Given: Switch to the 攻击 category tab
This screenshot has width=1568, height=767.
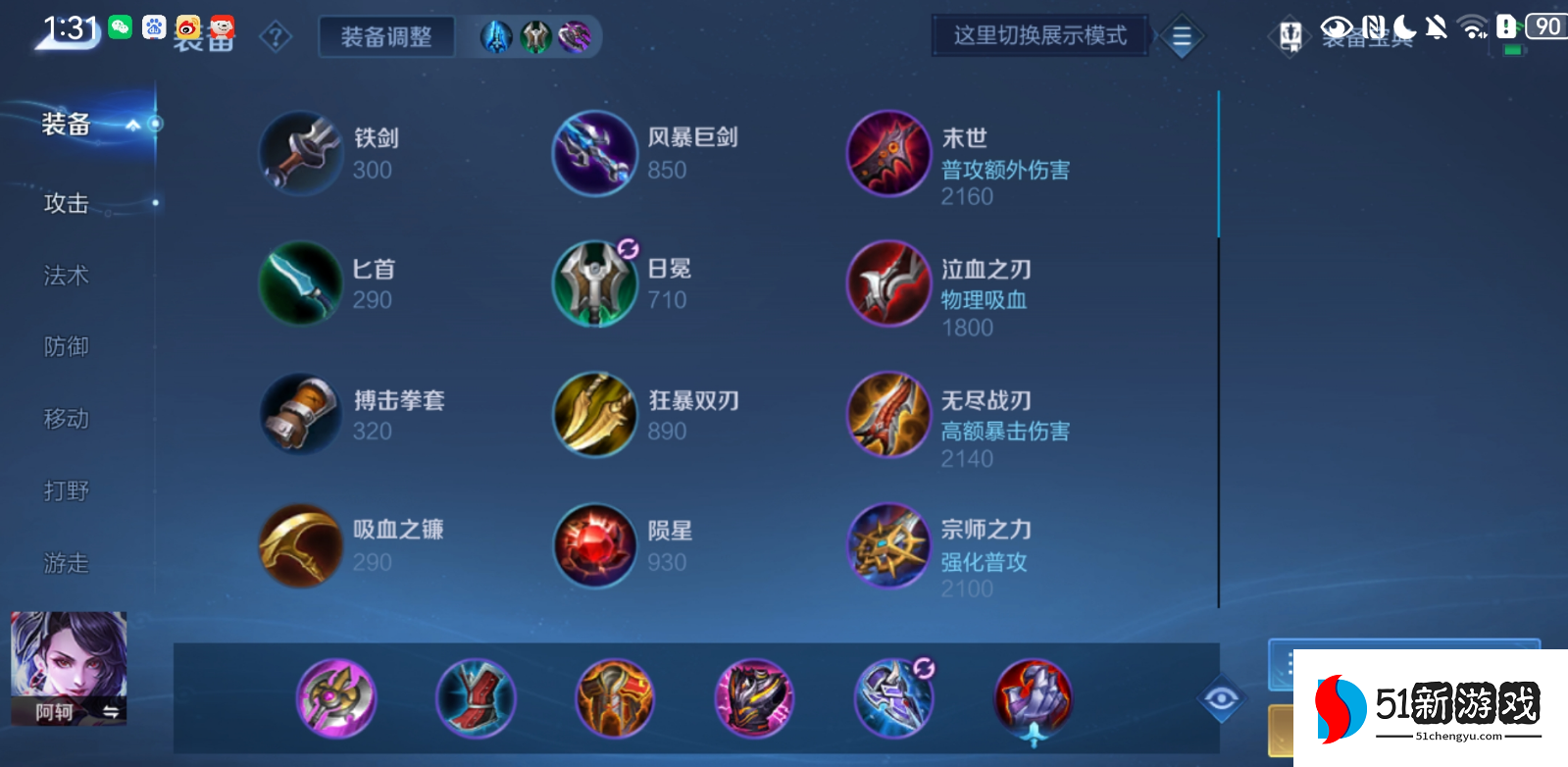Looking at the screenshot, I should [65, 203].
